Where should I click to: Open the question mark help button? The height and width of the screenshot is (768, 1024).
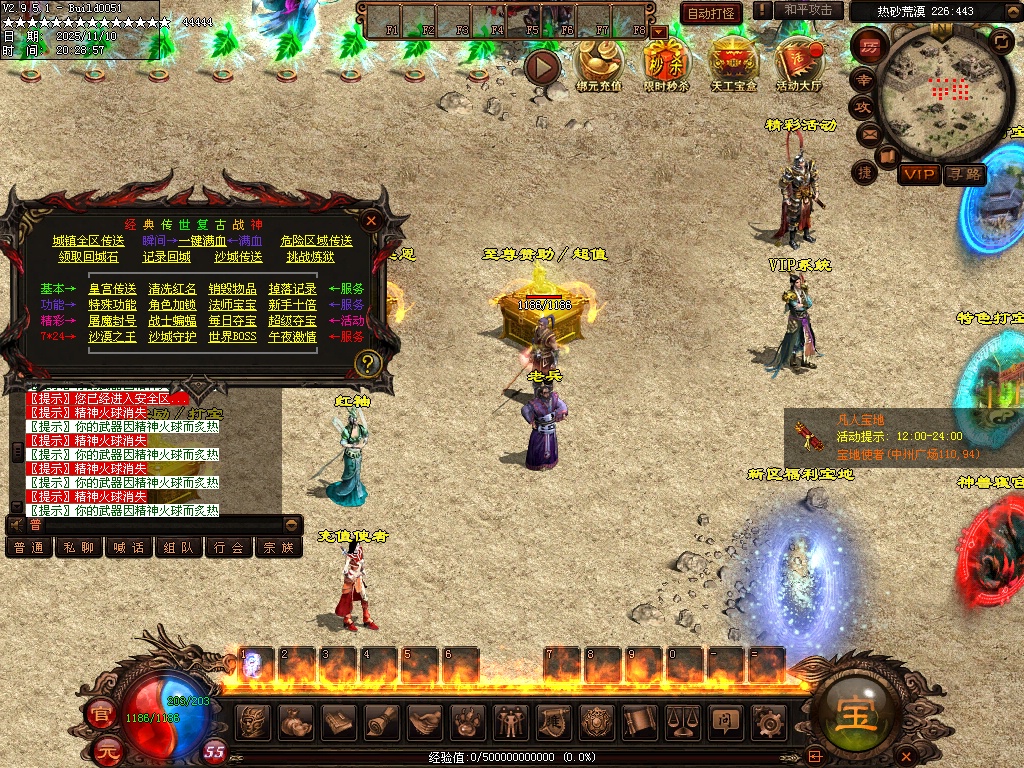coord(368,363)
